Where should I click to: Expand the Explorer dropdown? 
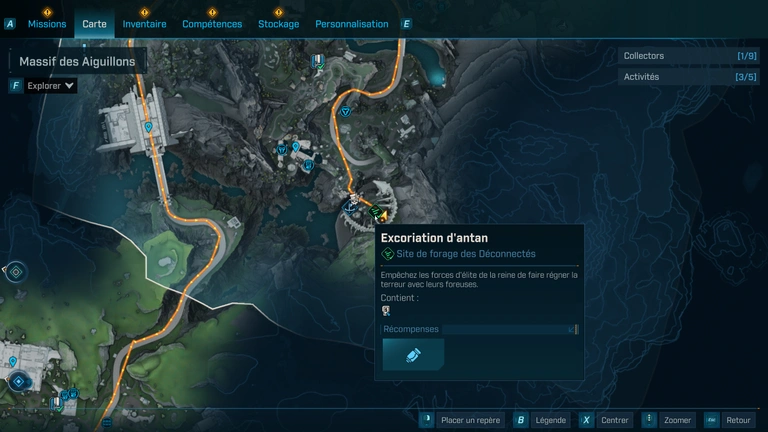tap(50, 86)
